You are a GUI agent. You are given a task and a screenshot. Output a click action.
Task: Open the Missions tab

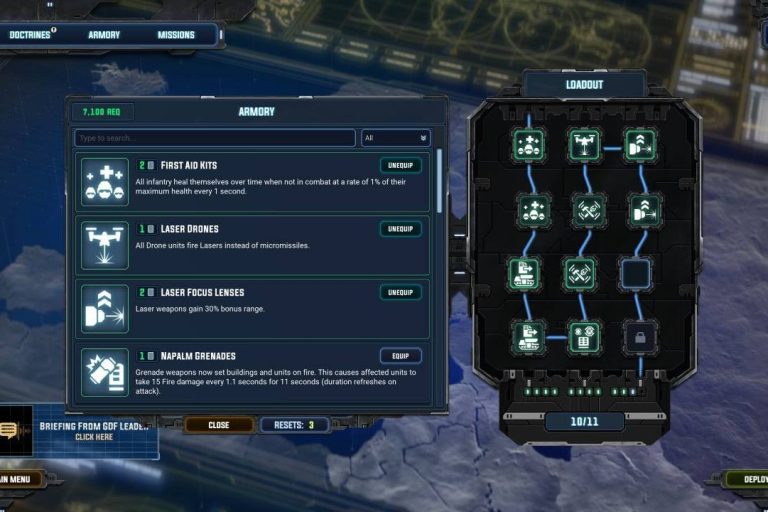coord(176,35)
